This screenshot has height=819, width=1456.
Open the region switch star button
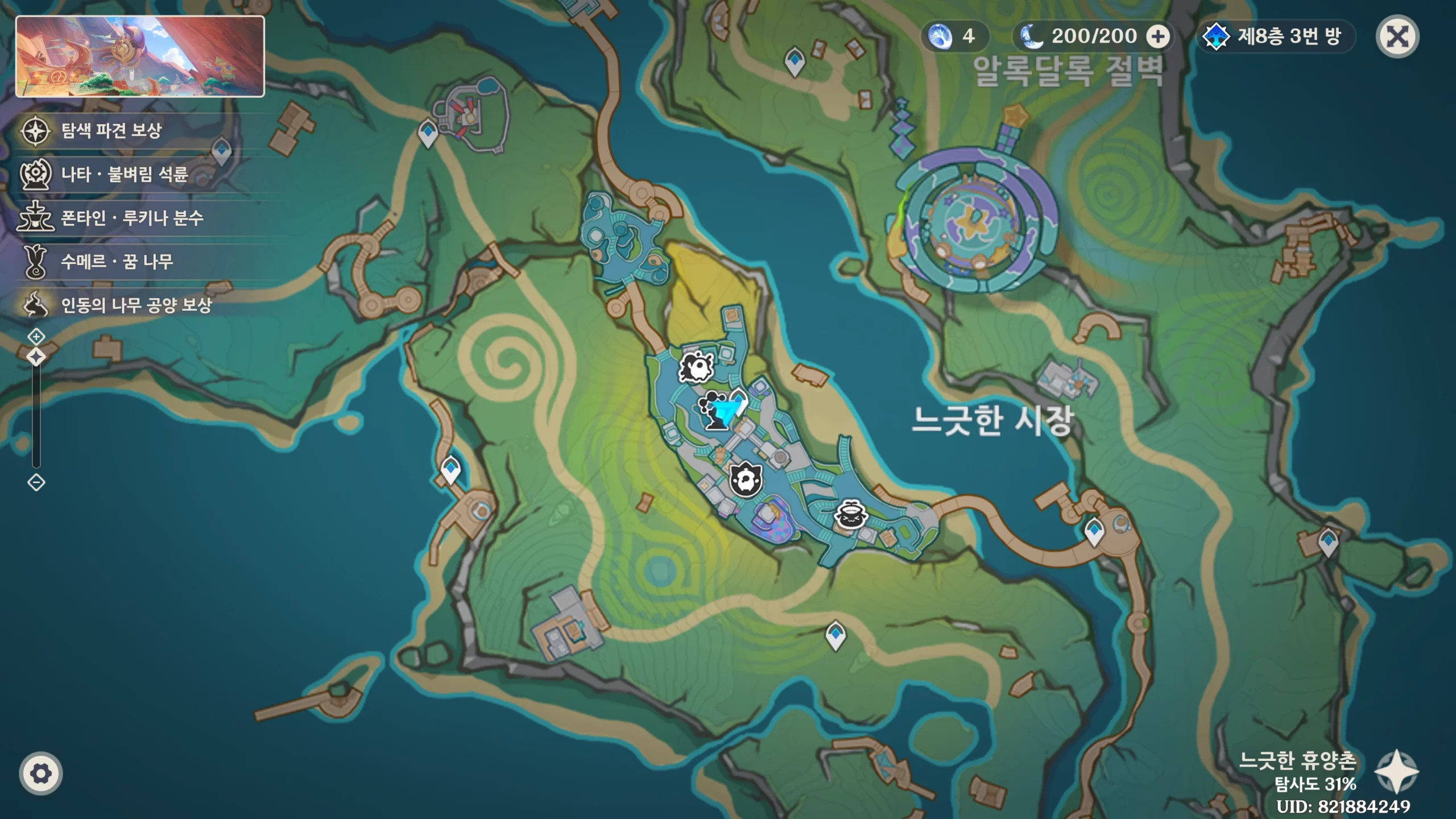[1396, 771]
